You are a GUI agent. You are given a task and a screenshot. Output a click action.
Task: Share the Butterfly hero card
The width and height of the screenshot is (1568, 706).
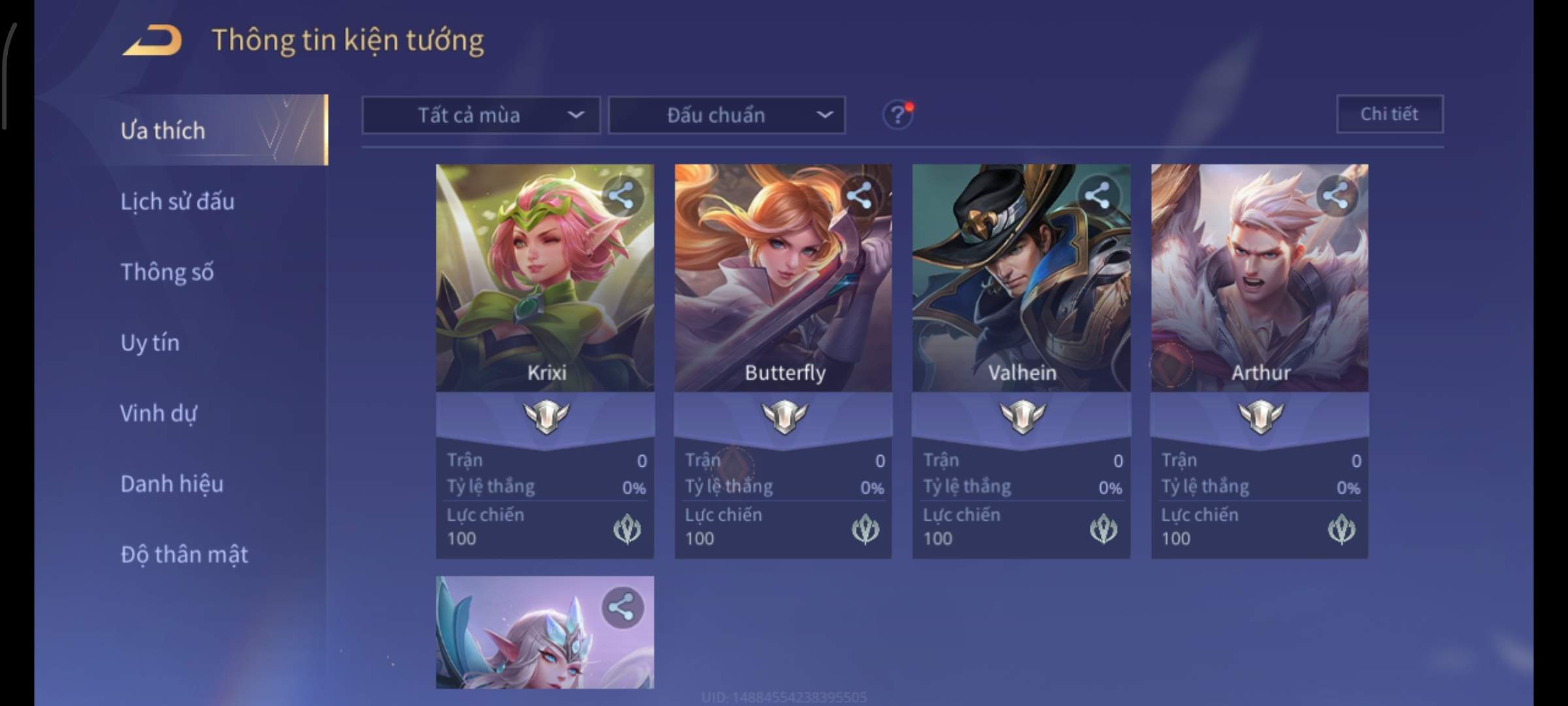(x=859, y=195)
